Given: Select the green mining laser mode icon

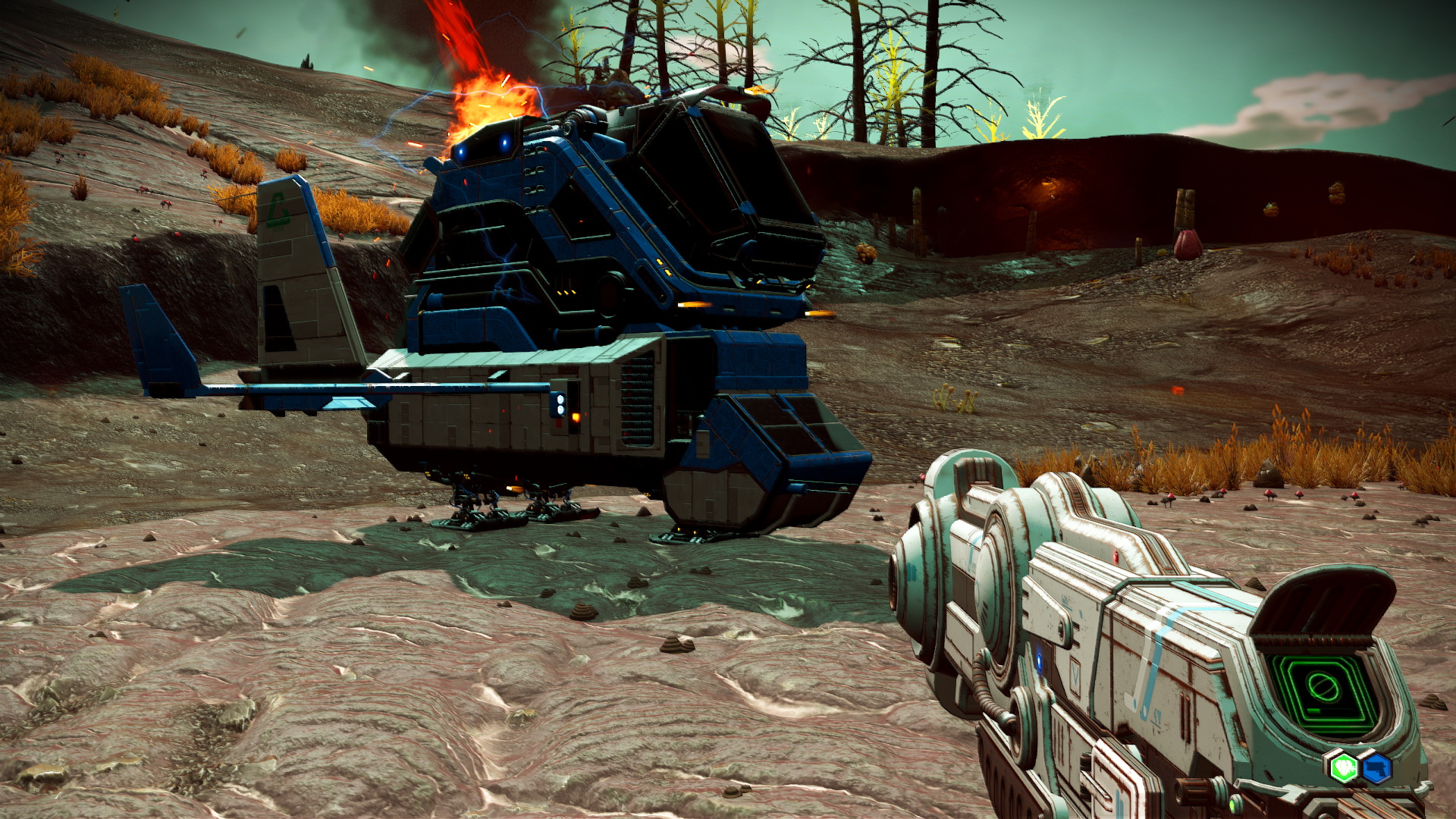Looking at the screenshot, I should (x=1344, y=767).
